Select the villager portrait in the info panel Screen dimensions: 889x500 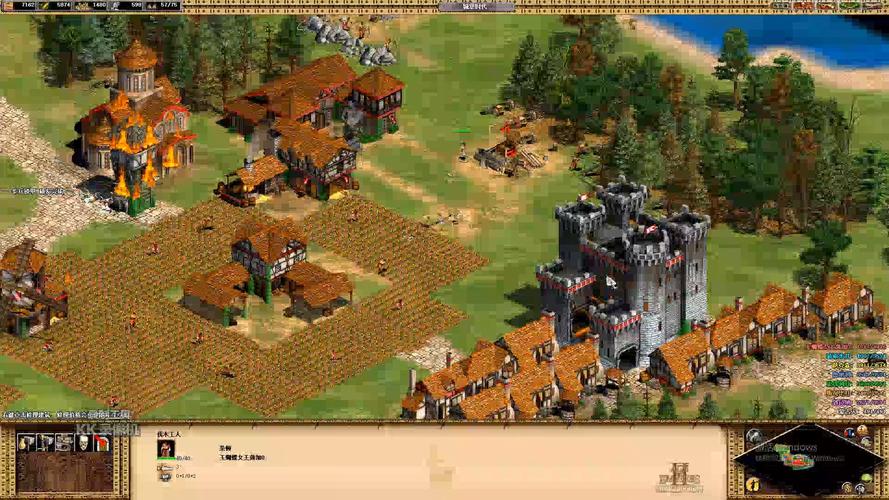[x=165, y=449]
